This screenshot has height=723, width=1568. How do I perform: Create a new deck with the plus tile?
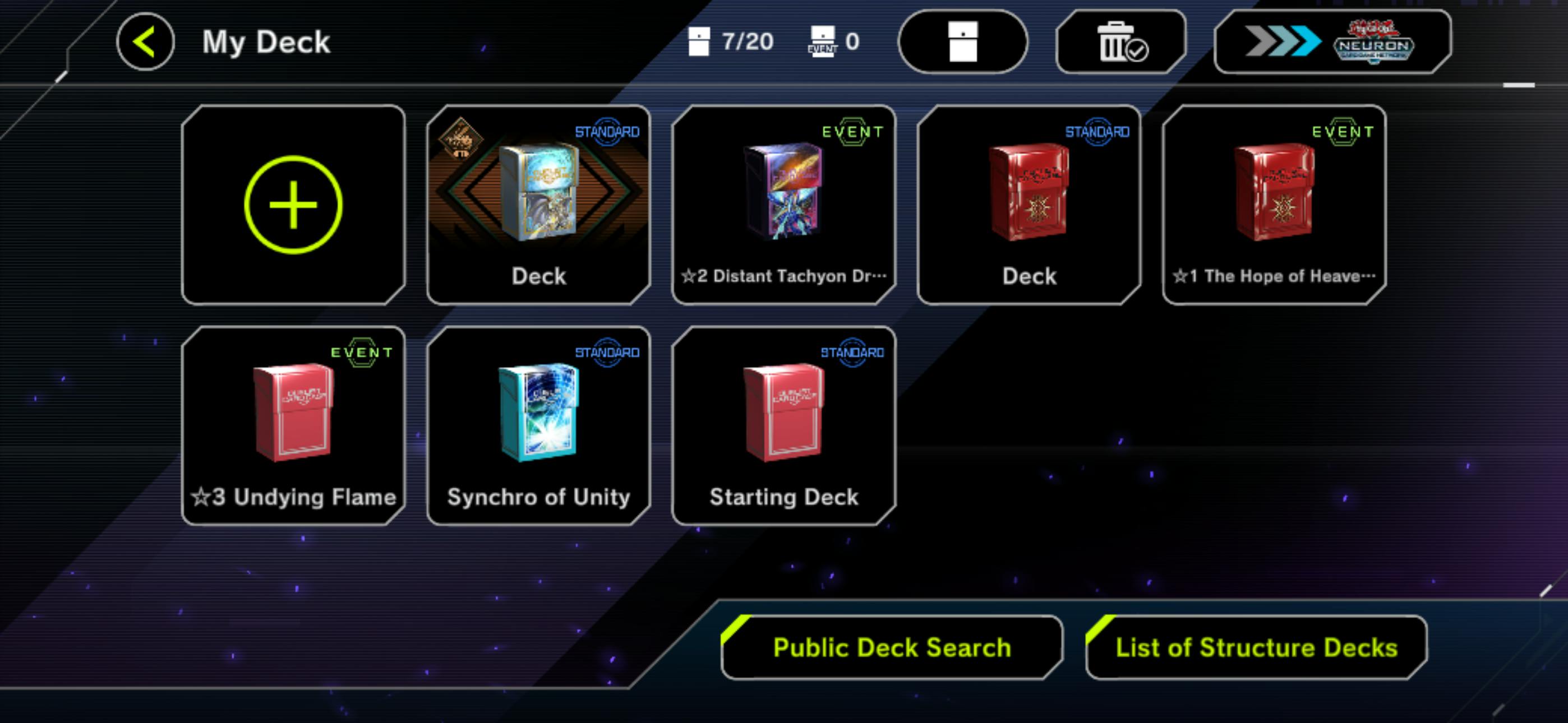point(293,205)
